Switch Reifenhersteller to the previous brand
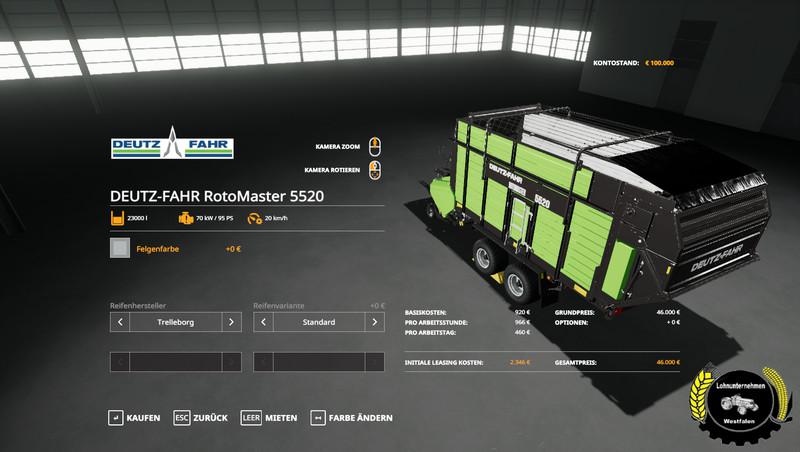The width and height of the screenshot is (800, 452). coord(120,322)
